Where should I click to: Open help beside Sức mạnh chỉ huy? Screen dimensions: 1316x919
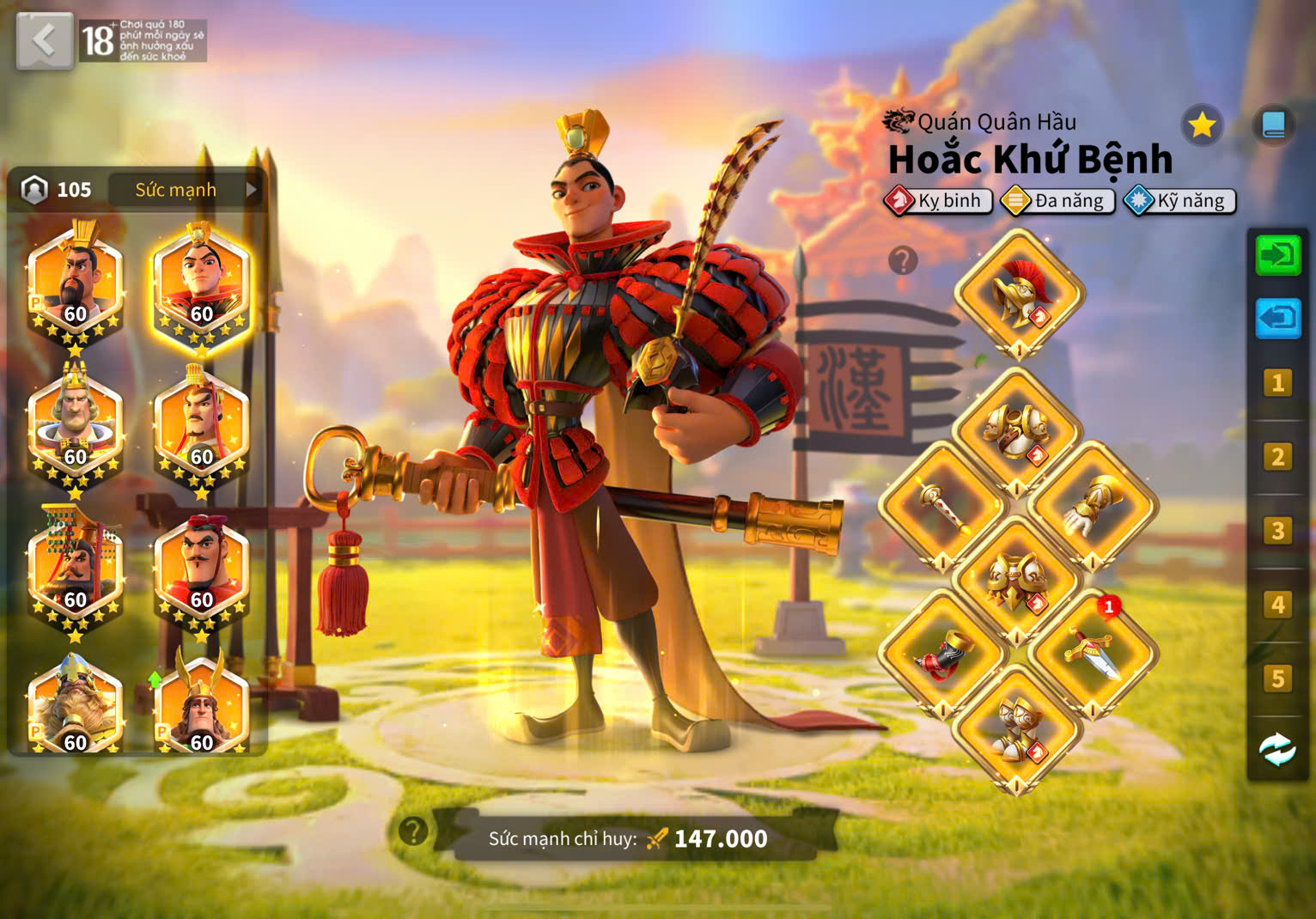pyautogui.click(x=413, y=831)
